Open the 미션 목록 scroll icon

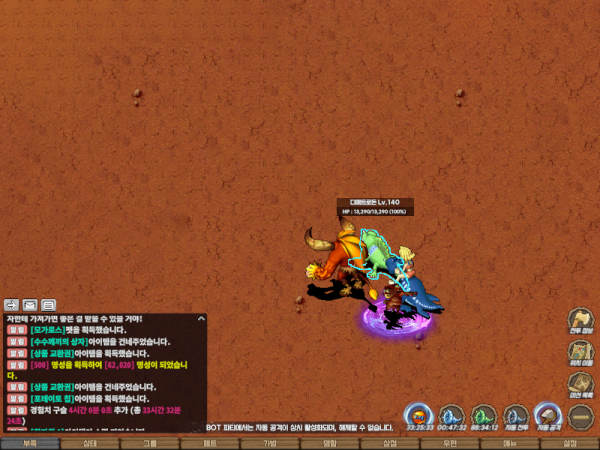coord(582,383)
